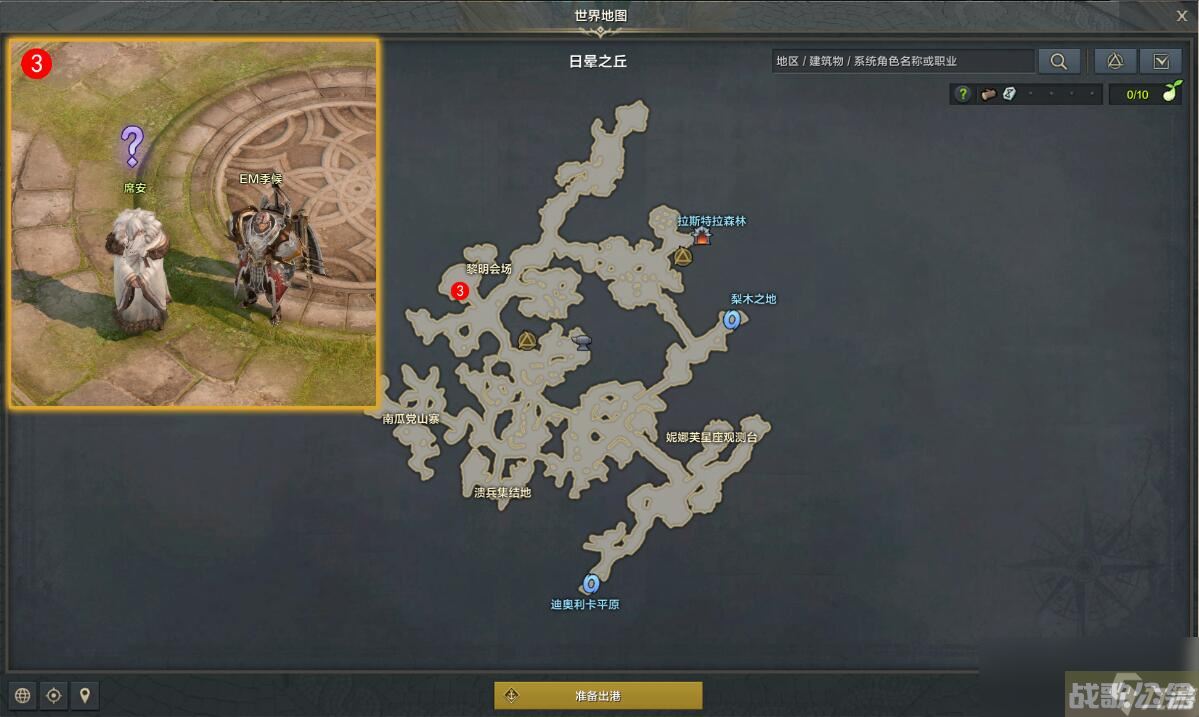Click the magnifying glass search button
The image size is (1199, 717).
(1058, 61)
